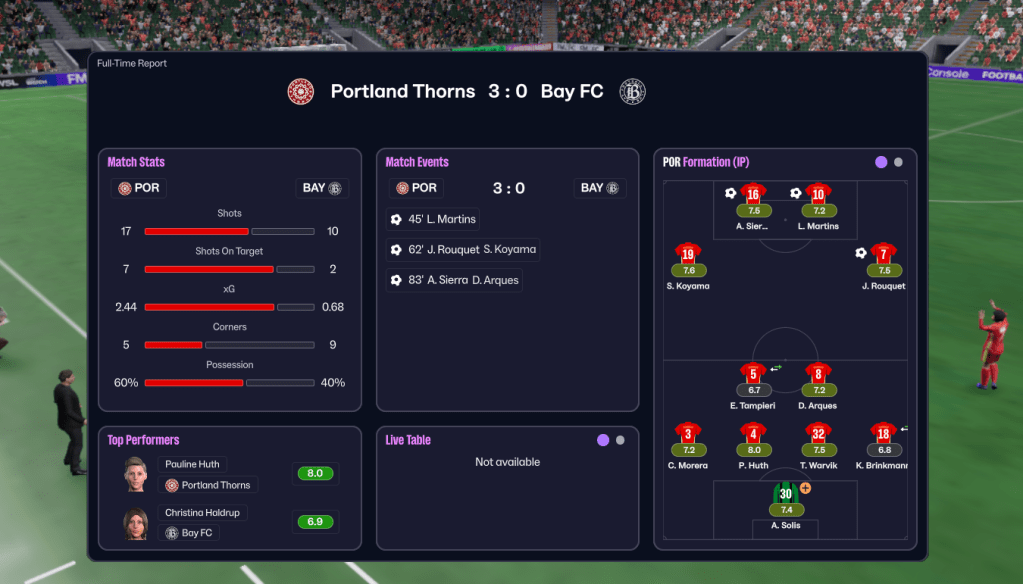The height and width of the screenshot is (584, 1023).
Task: Select D. Arques' number 8 shirt
Action: [x=818, y=374]
